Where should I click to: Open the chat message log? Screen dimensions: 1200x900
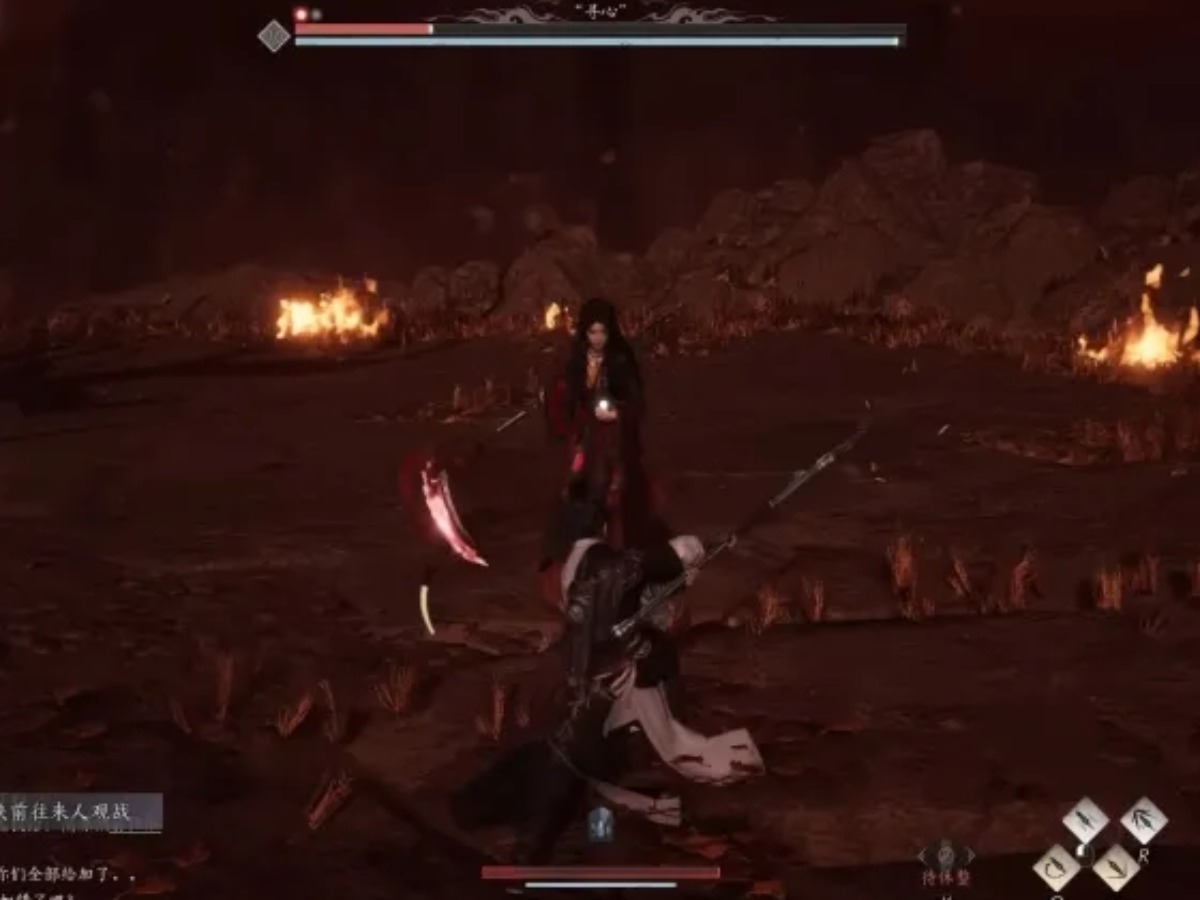click(x=60, y=873)
